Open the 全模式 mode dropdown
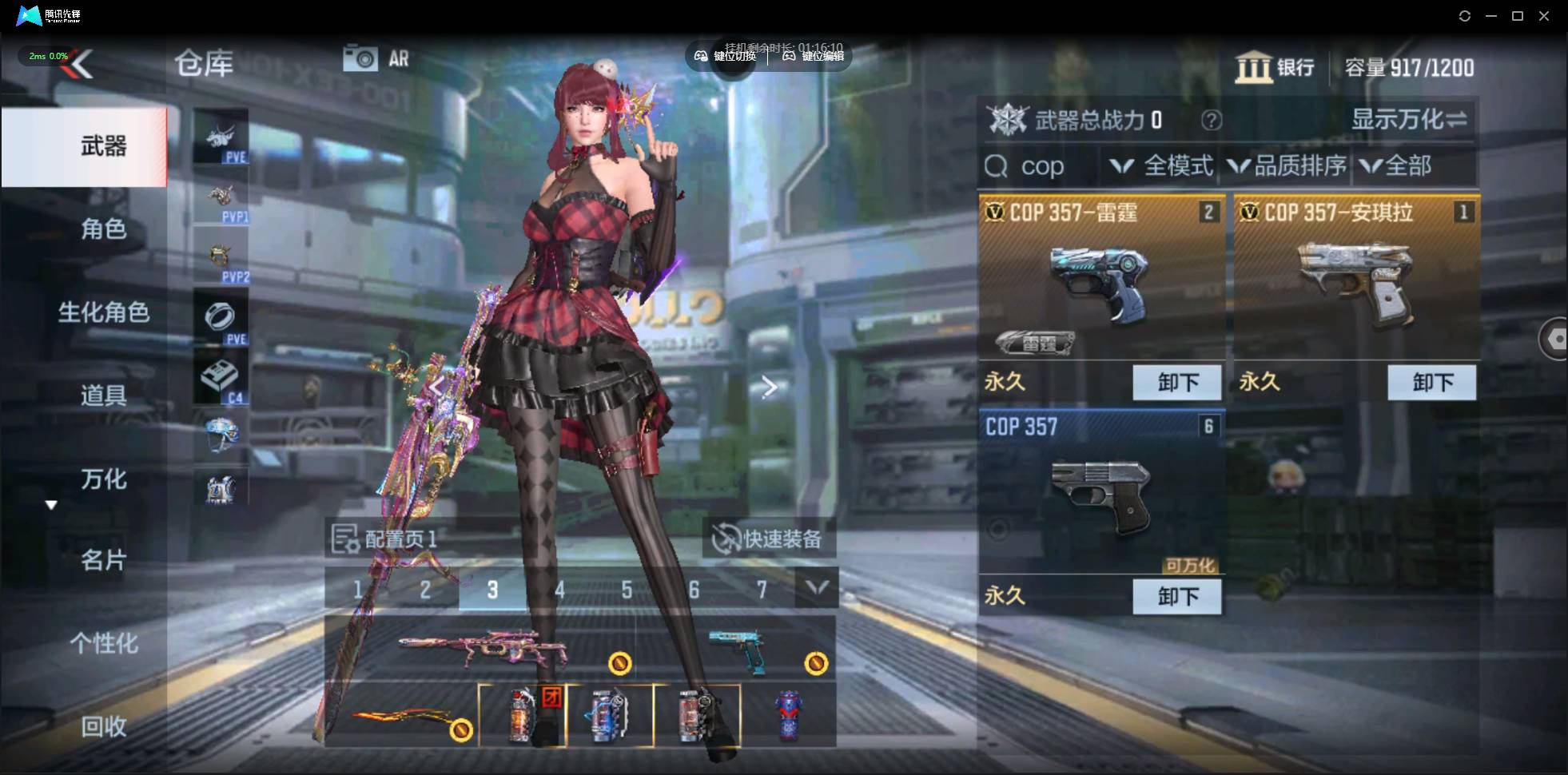Image resolution: width=1568 pixels, height=775 pixels. point(1163,166)
